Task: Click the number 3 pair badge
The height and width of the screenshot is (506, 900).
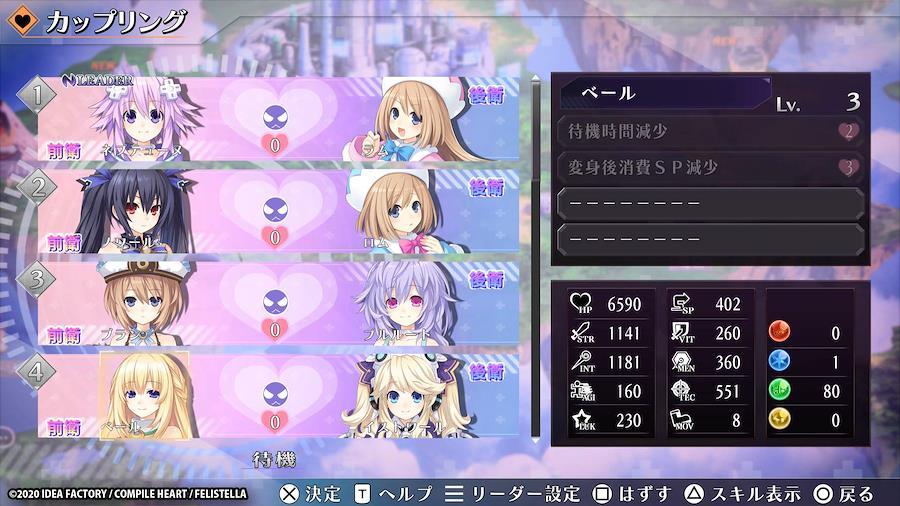Action: point(38,279)
